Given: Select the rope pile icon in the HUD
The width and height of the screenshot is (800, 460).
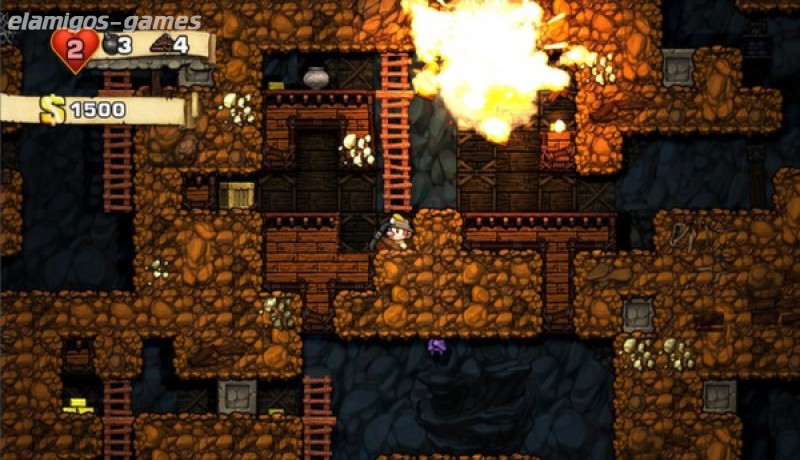Looking at the screenshot, I should click(160, 43).
